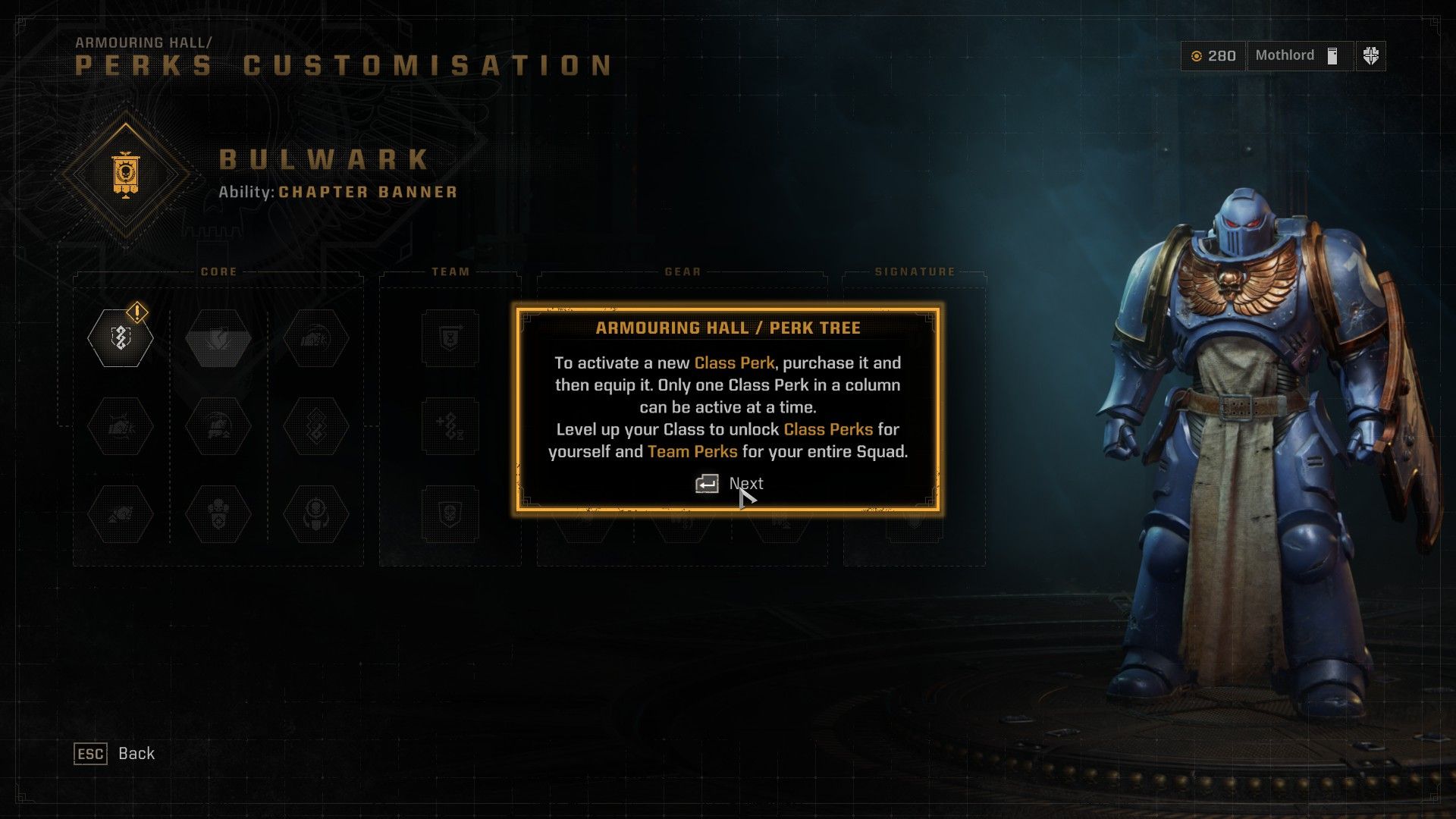This screenshot has height=819, width=1456.
Task: Select the respirator skull perk in the third Core column
Action: pyautogui.click(x=317, y=515)
